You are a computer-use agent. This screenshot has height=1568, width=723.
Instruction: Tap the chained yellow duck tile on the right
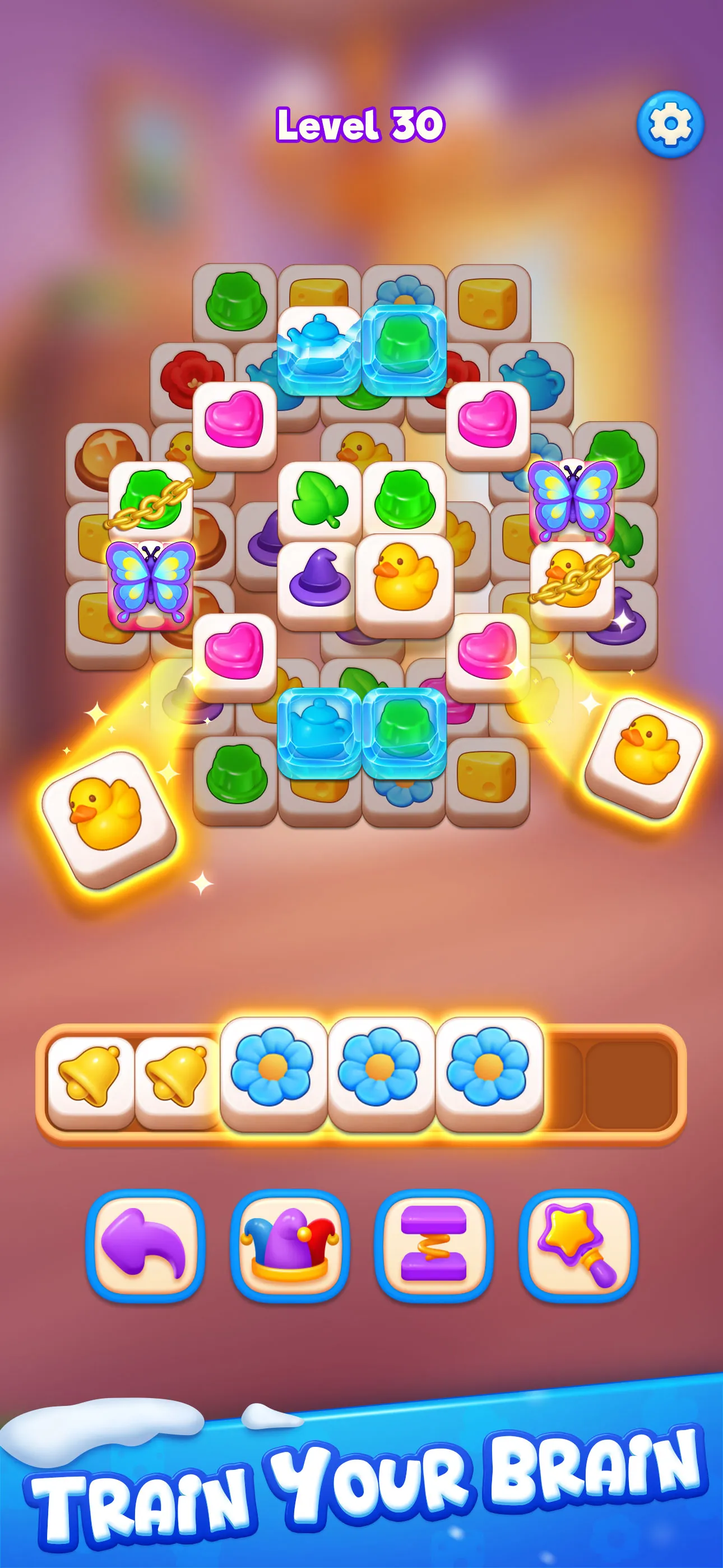[x=572, y=577]
